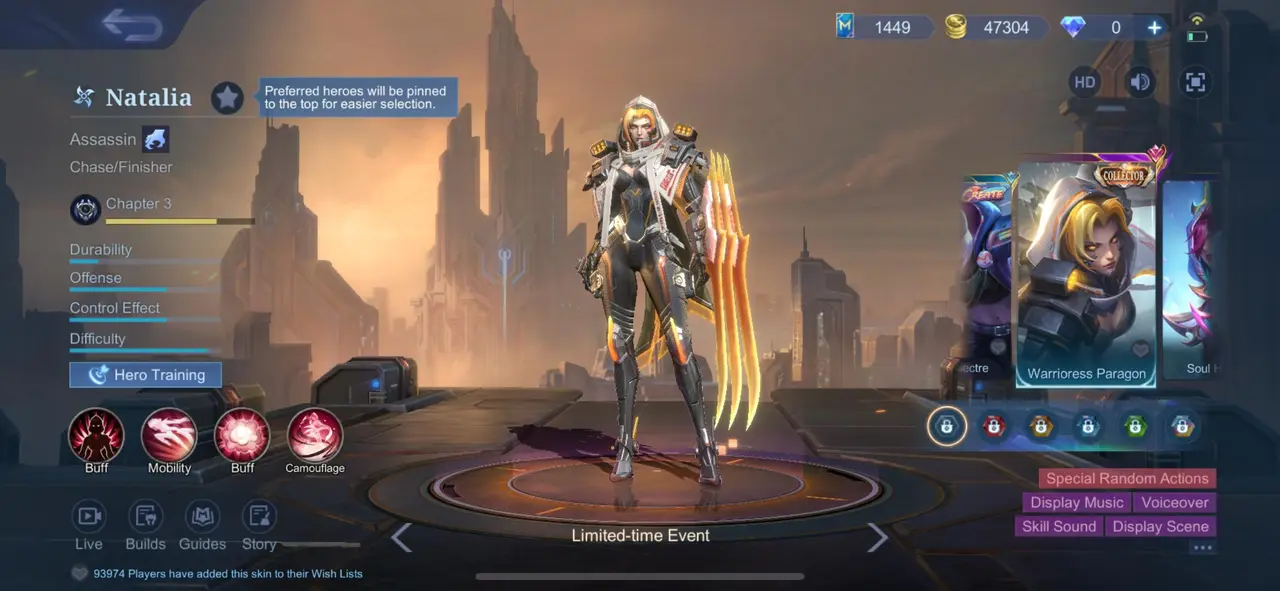Enter fullscreen skin view
This screenshot has width=1280, height=591.
(1195, 82)
